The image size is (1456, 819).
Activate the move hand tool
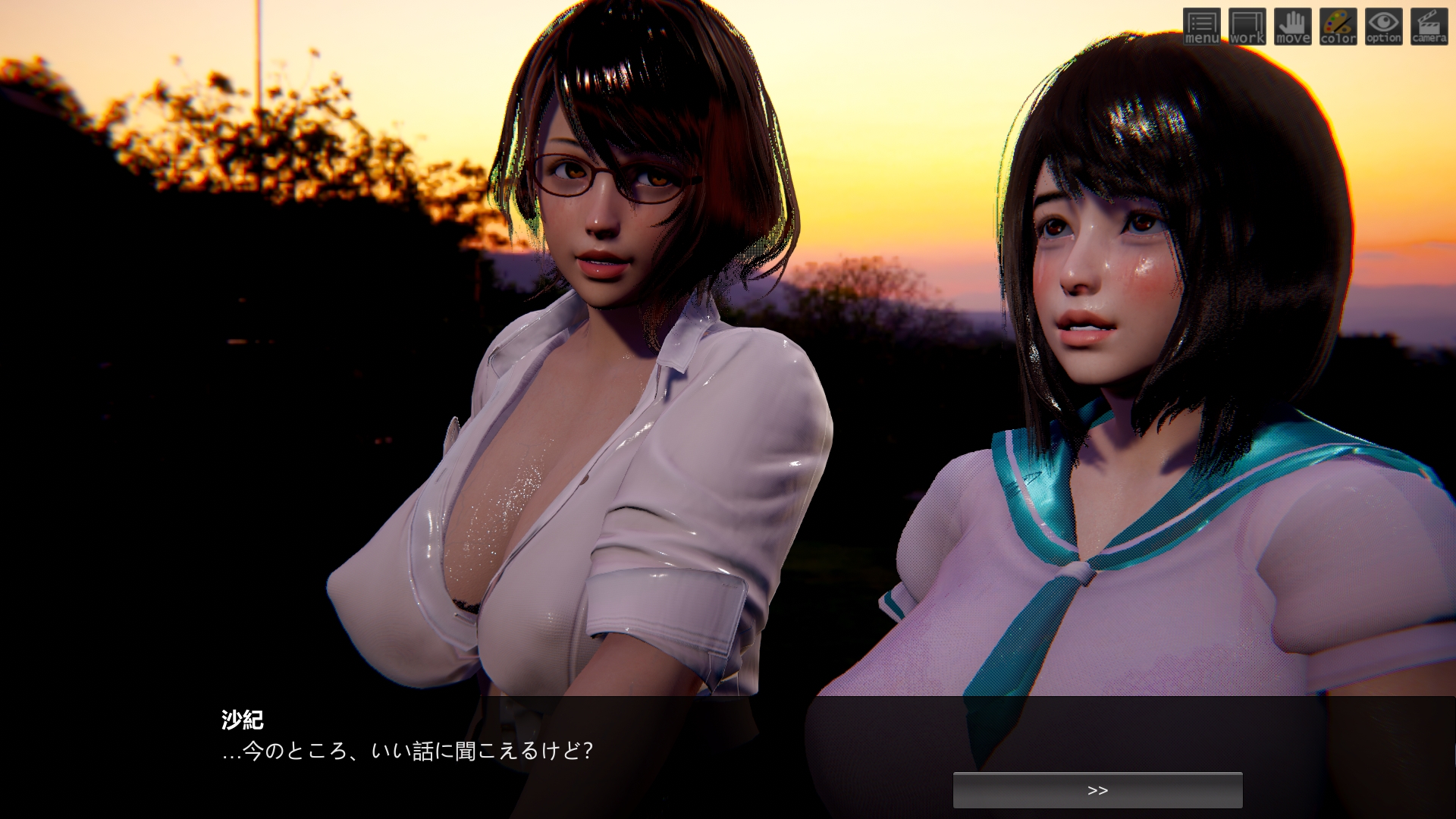tap(1293, 27)
